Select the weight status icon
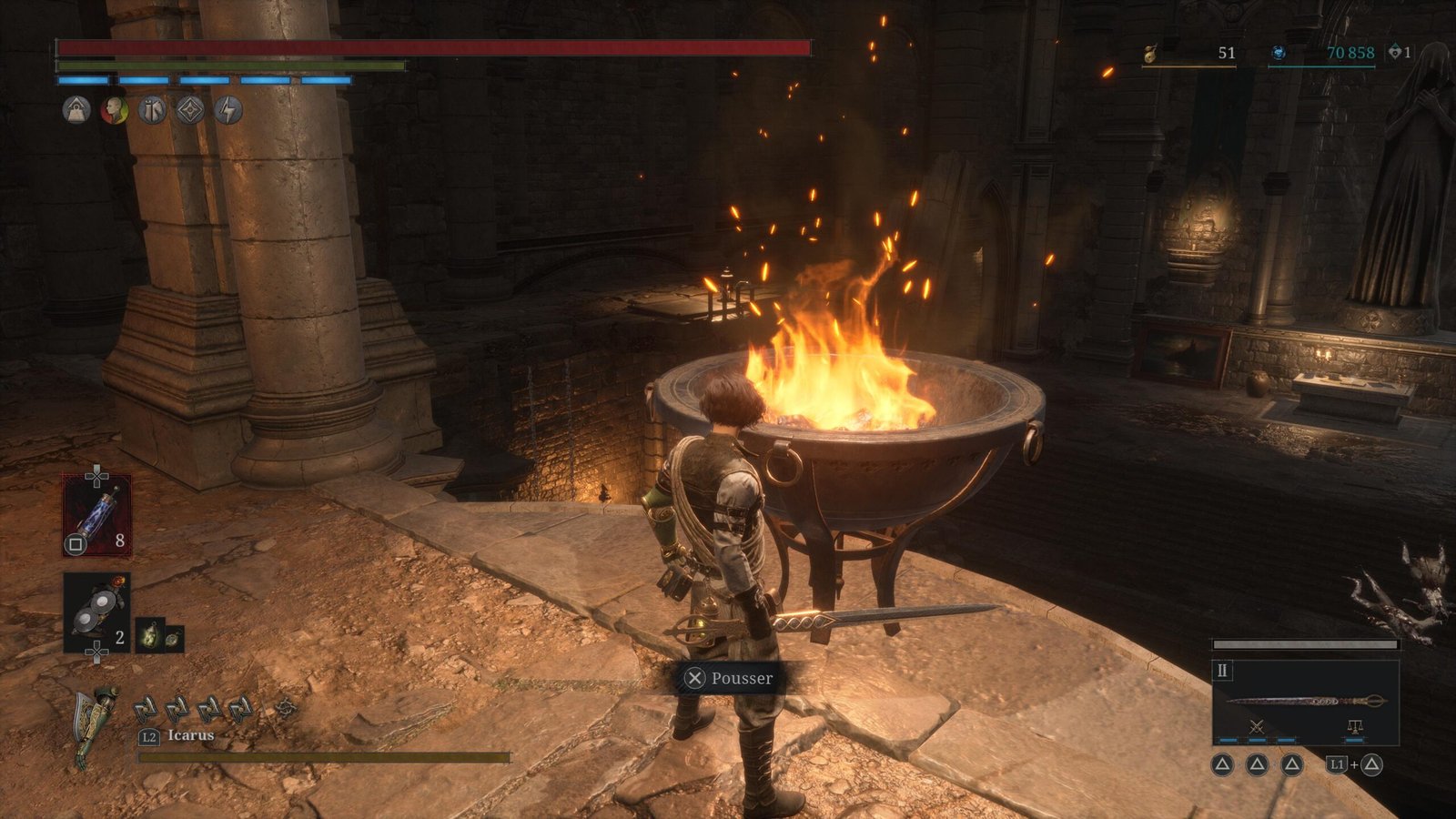This screenshot has height=819, width=1456. click(x=76, y=111)
